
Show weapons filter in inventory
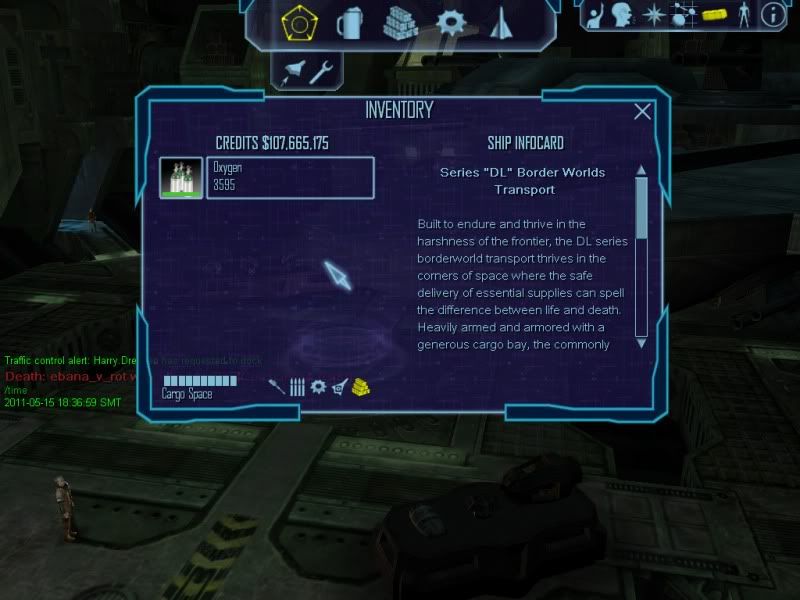point(276,386)
